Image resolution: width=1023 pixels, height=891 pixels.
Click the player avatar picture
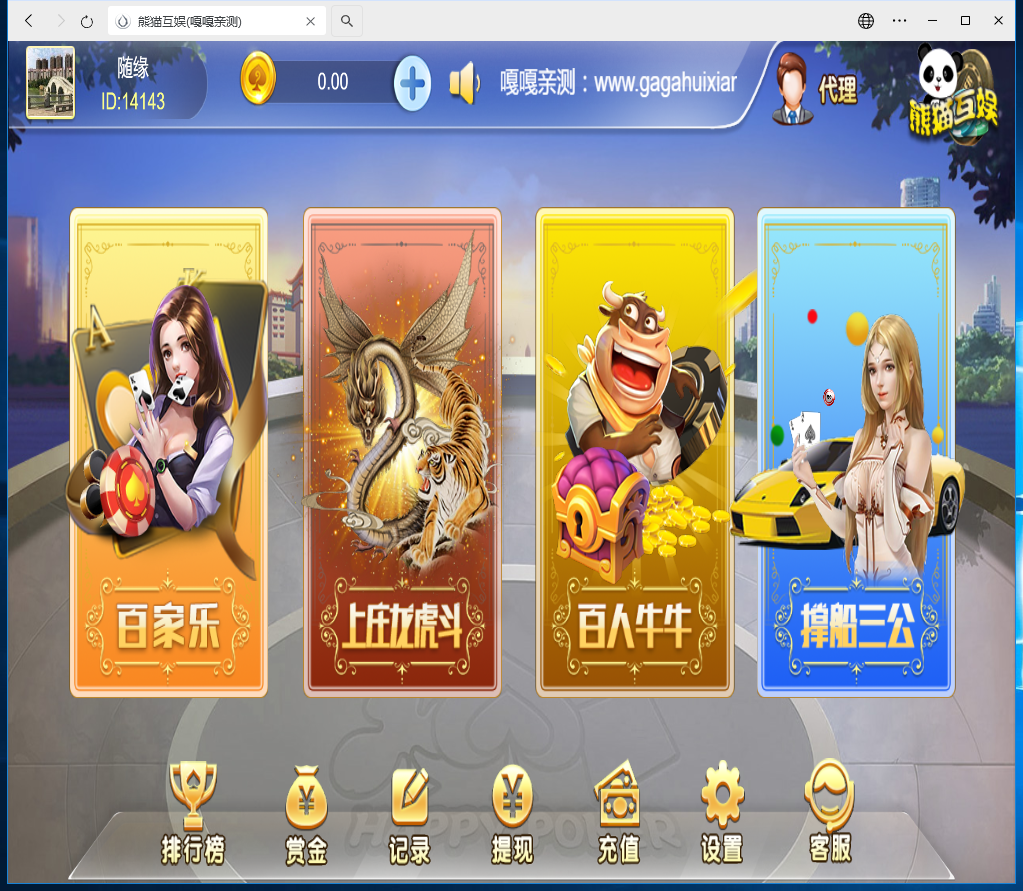tap(50, 83)
